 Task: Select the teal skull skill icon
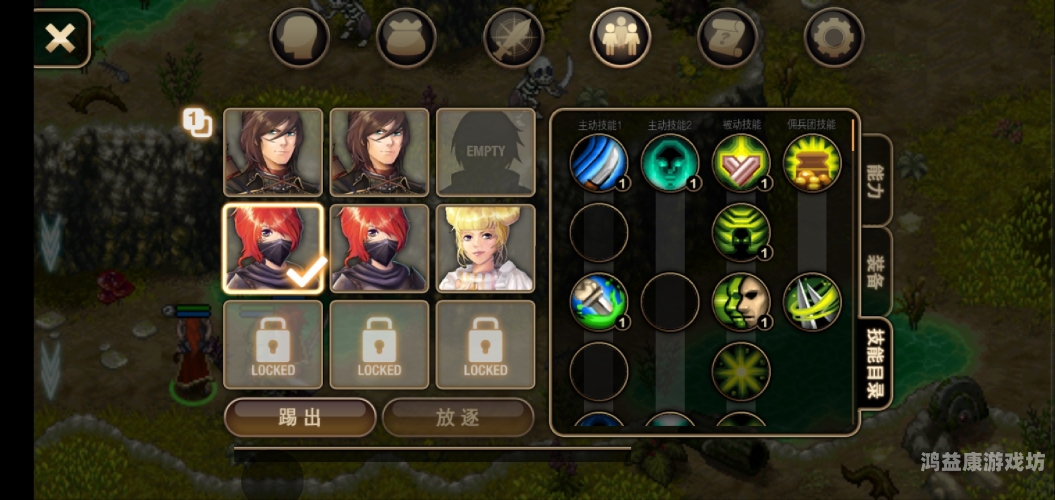669,162
